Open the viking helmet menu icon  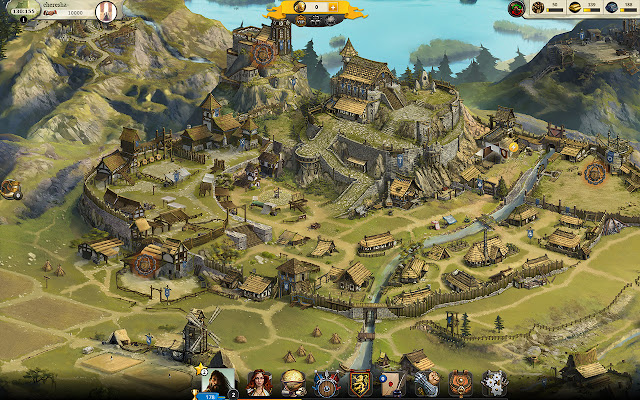[293, 383]
